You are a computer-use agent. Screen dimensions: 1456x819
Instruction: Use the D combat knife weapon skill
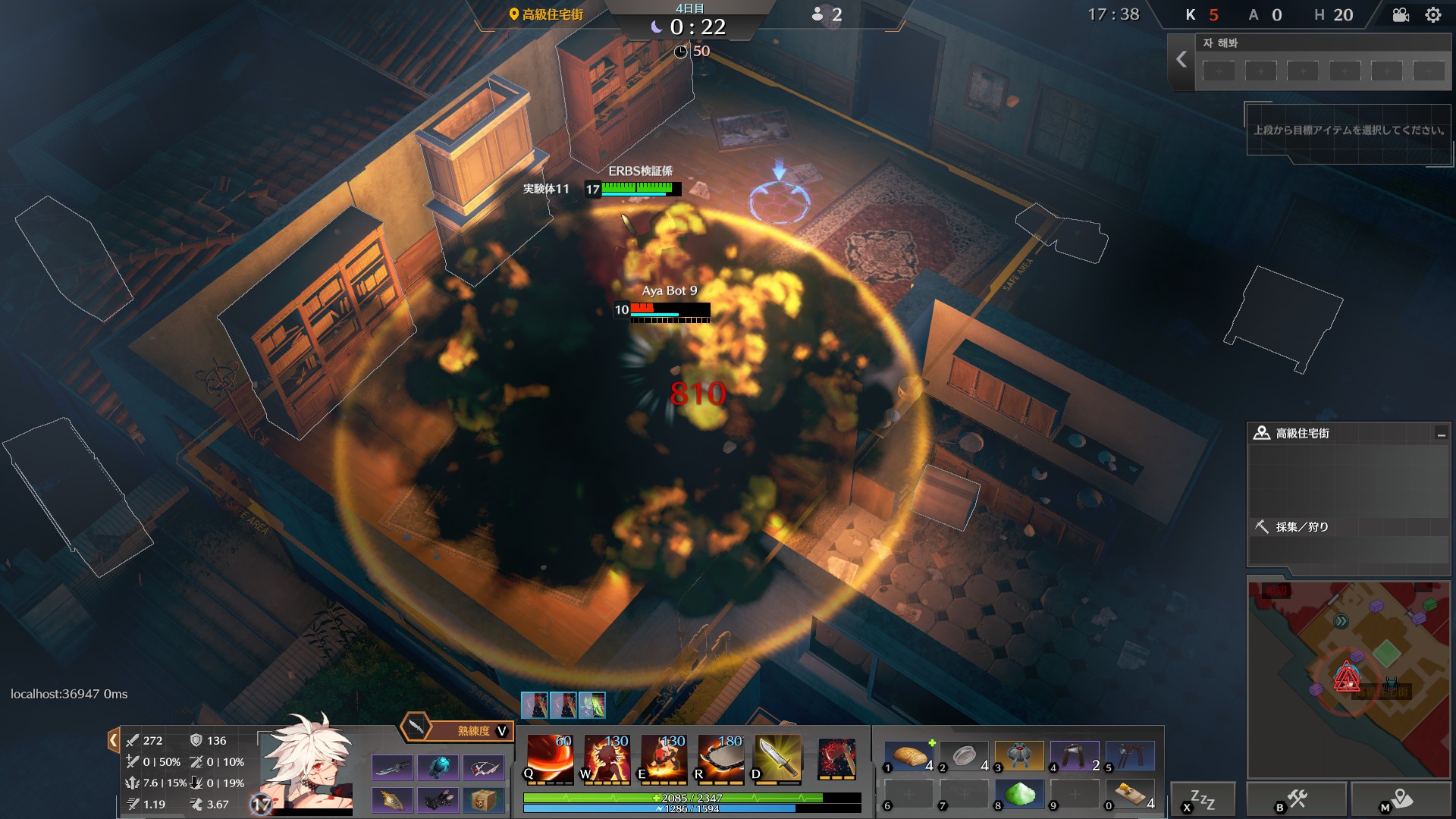[777, 758]
